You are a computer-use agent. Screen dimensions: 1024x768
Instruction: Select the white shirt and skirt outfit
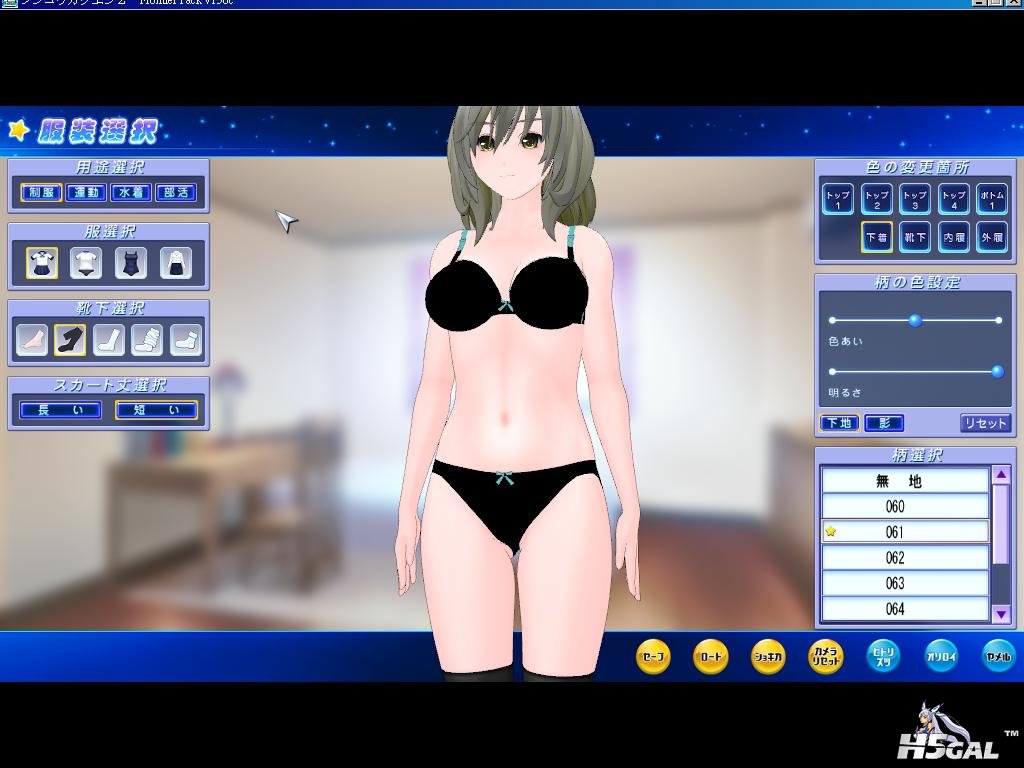(x=176, y=263)
